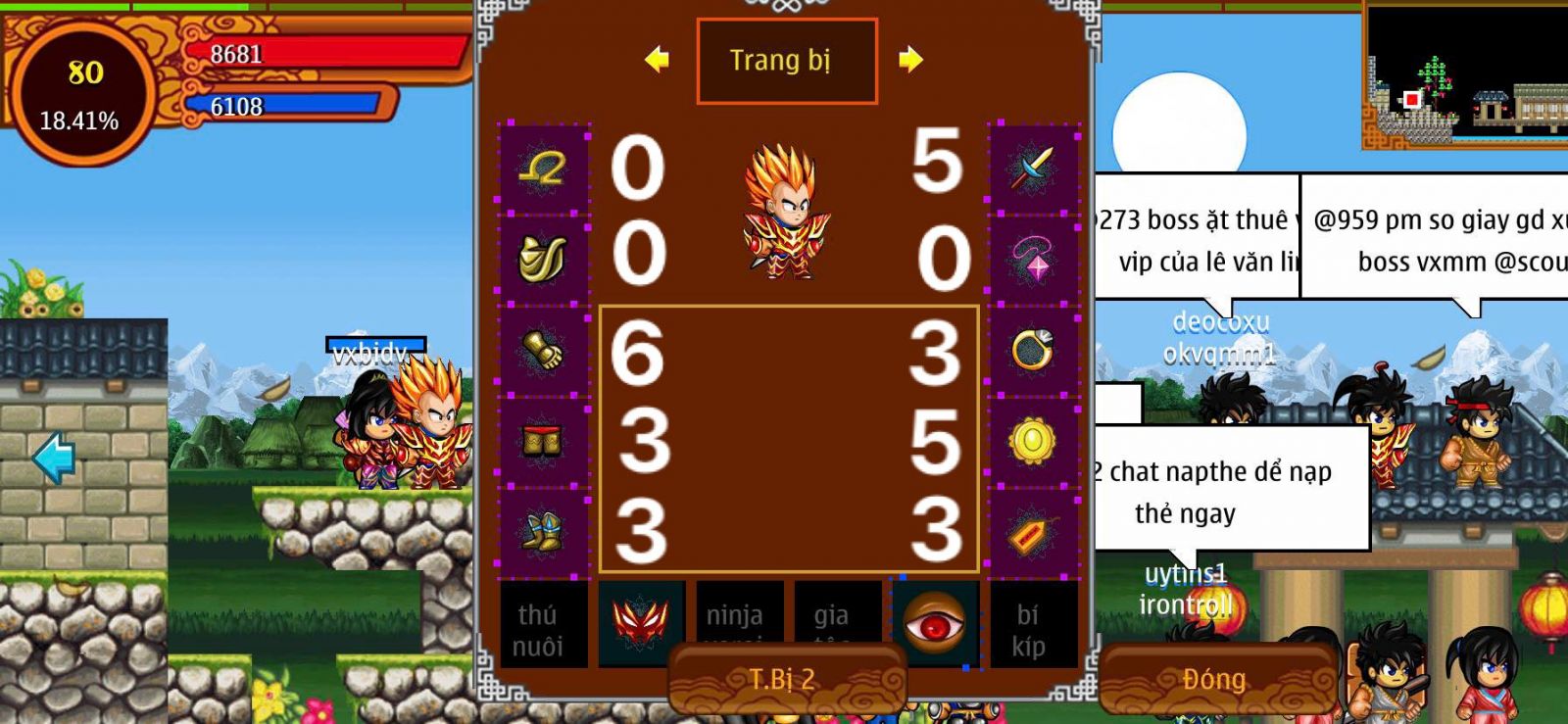
Task: Open the amulet charm slot
Action: coord(1031,532)
